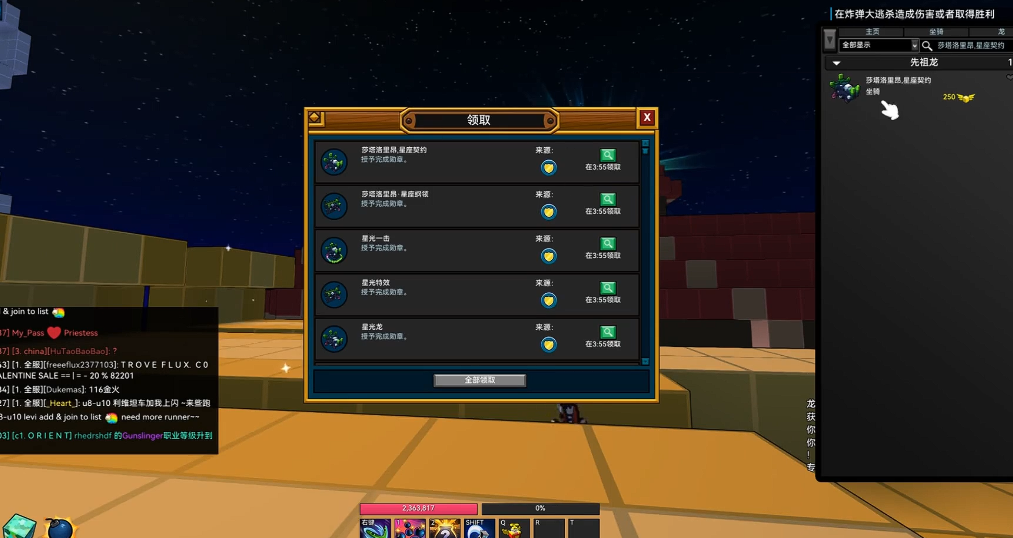
Task: Preview the 星光龙 reward with magnifier
Action: click(607, 332)
